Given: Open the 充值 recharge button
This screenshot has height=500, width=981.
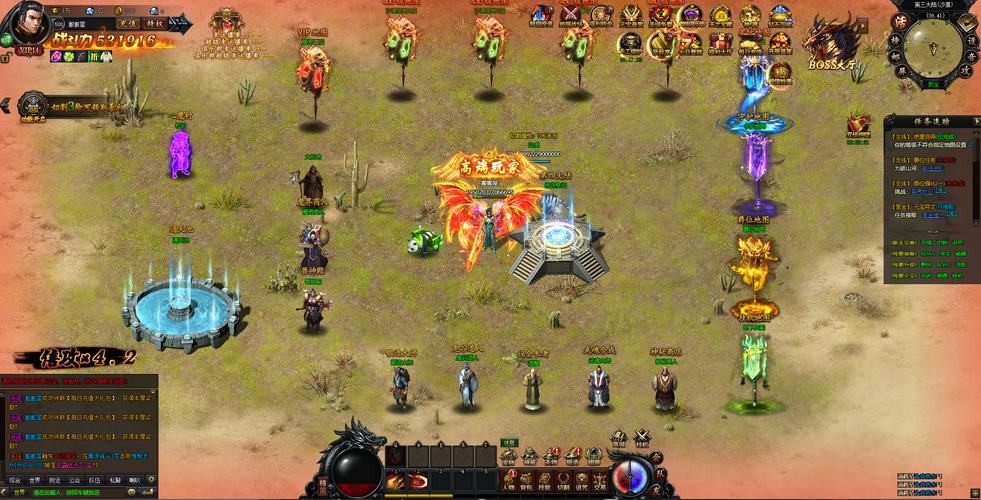Looking at the screenshot, I should 127,22.
